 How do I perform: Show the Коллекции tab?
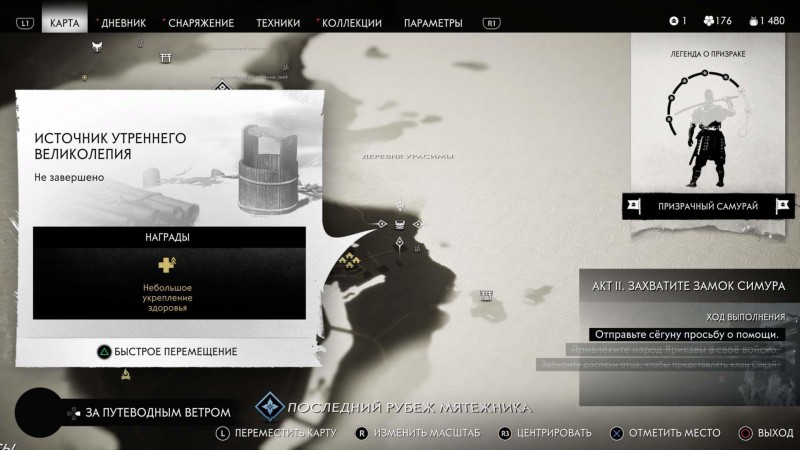349,23
